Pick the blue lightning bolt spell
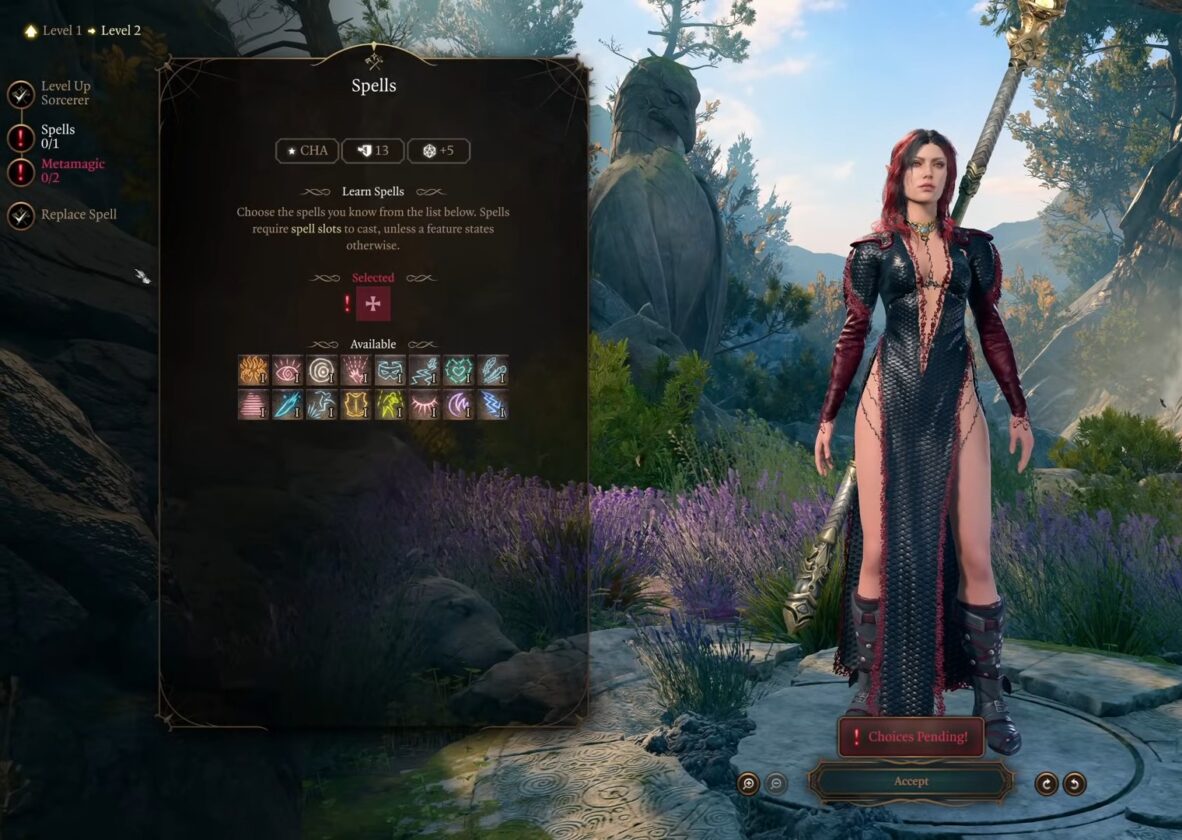 tap(492, 405)
